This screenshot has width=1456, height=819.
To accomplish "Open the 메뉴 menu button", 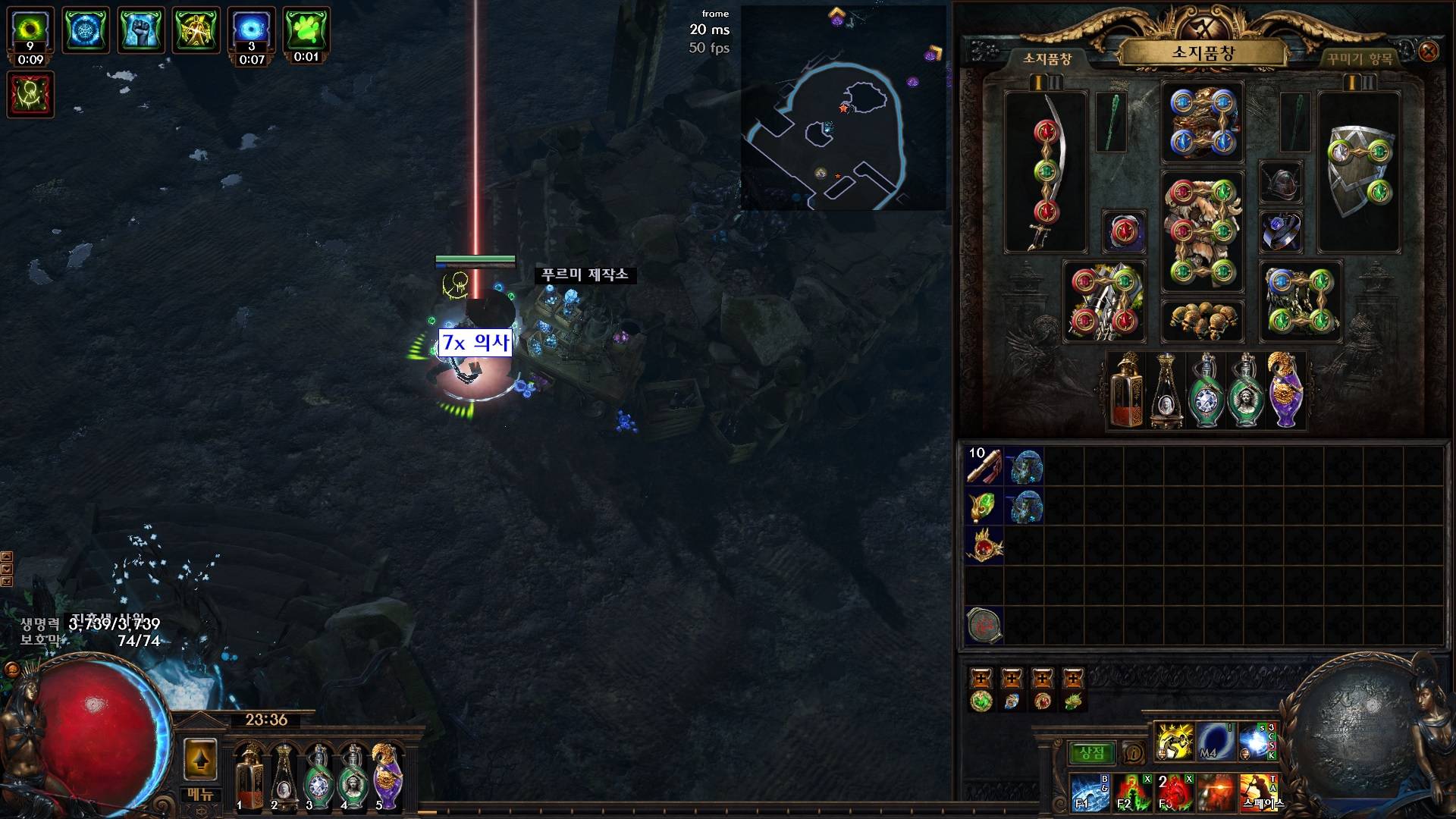I will [x=200, y=795].
